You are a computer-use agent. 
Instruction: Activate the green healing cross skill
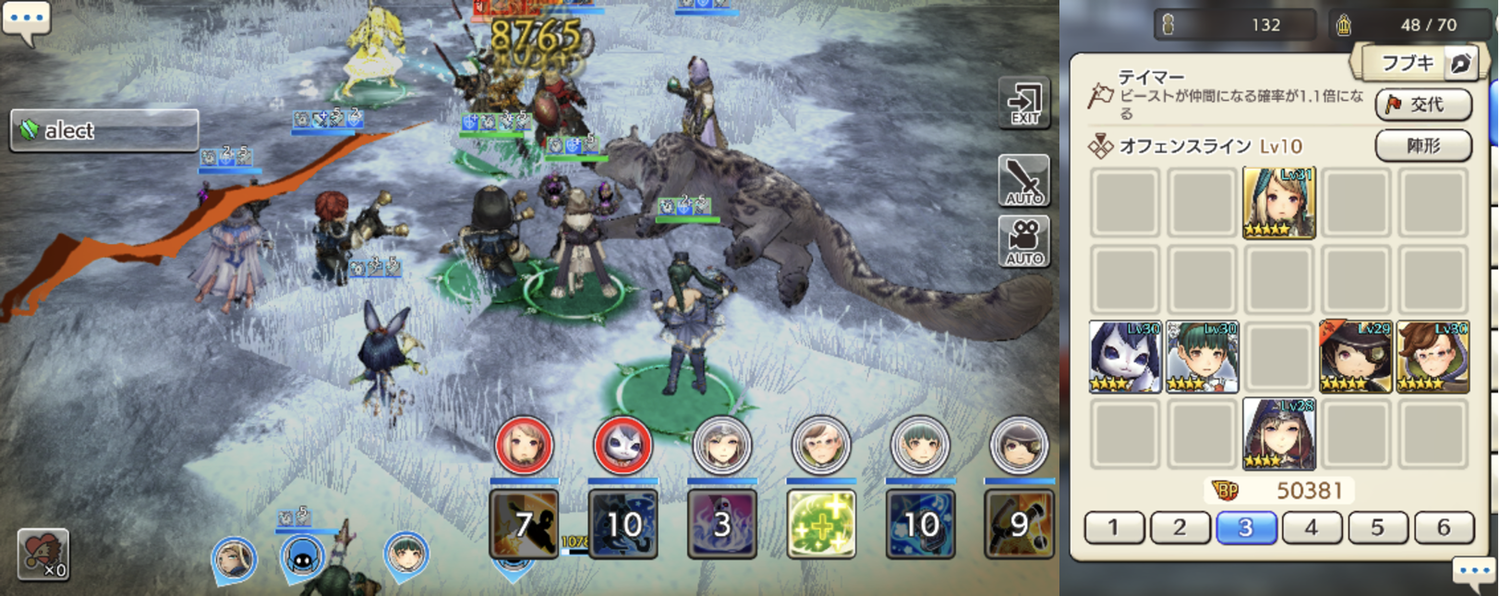[821, 524]
